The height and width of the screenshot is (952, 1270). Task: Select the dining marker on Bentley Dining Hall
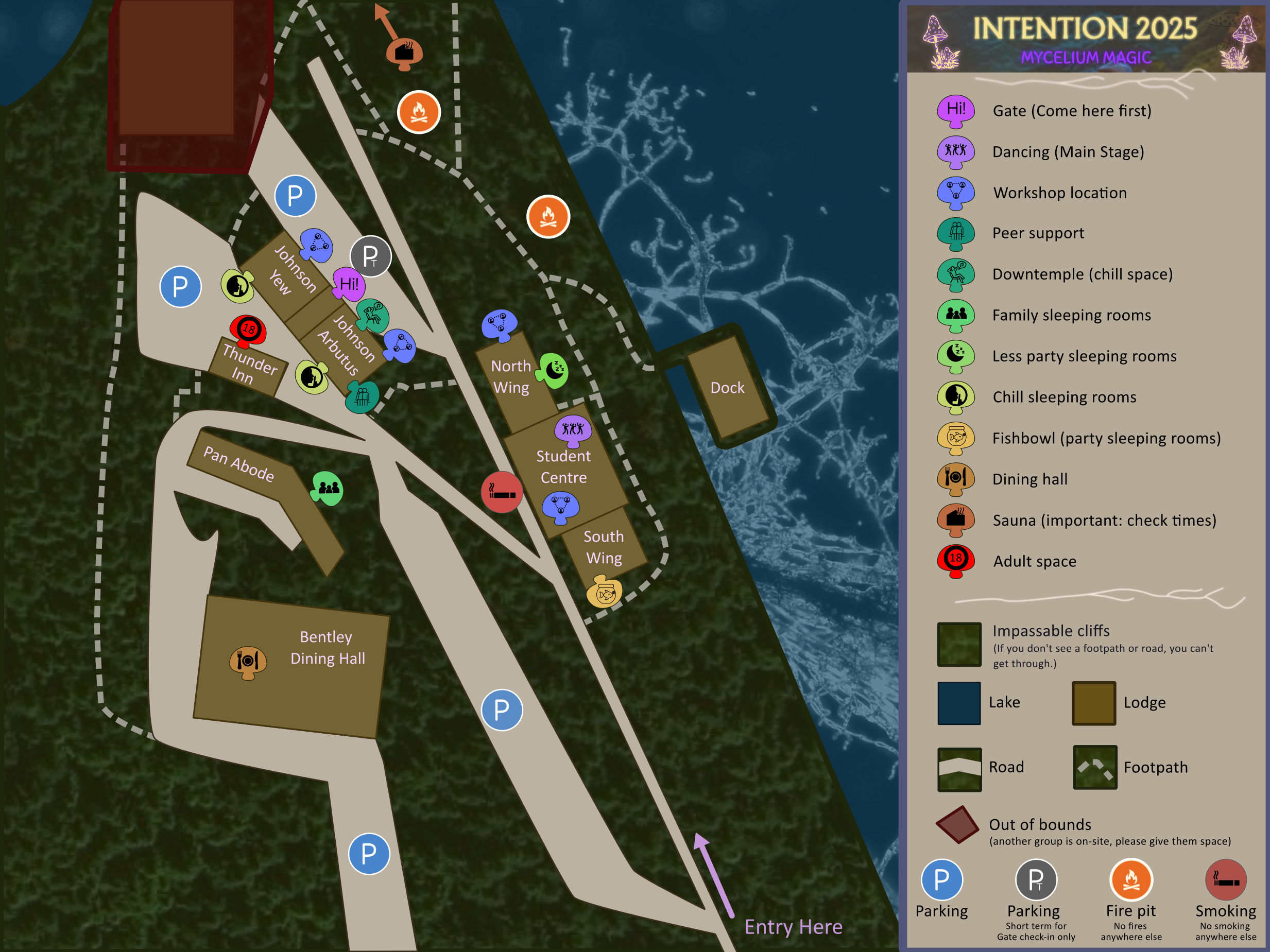tap(248, 661)
